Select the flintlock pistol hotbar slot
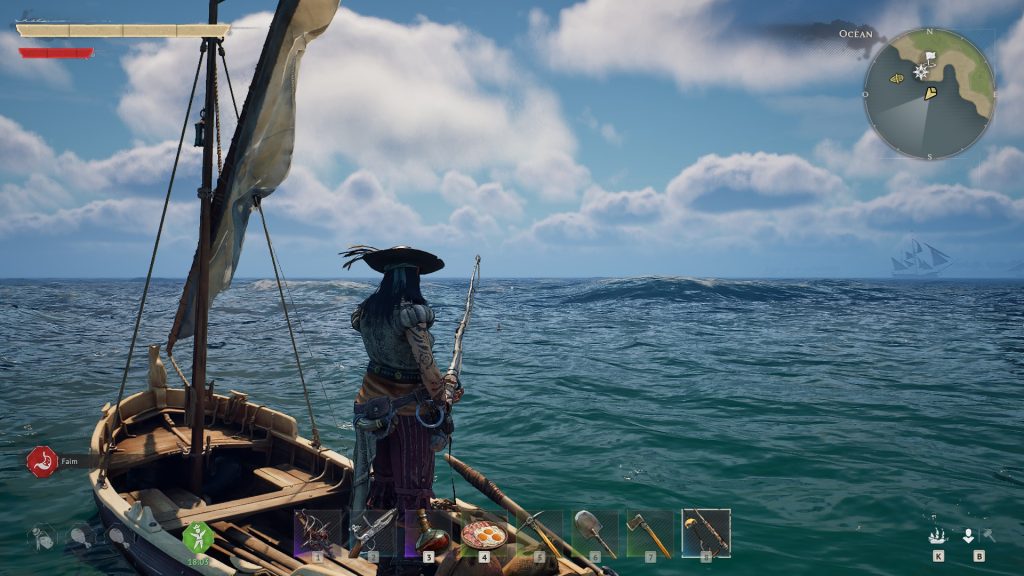 coord(373,532)
